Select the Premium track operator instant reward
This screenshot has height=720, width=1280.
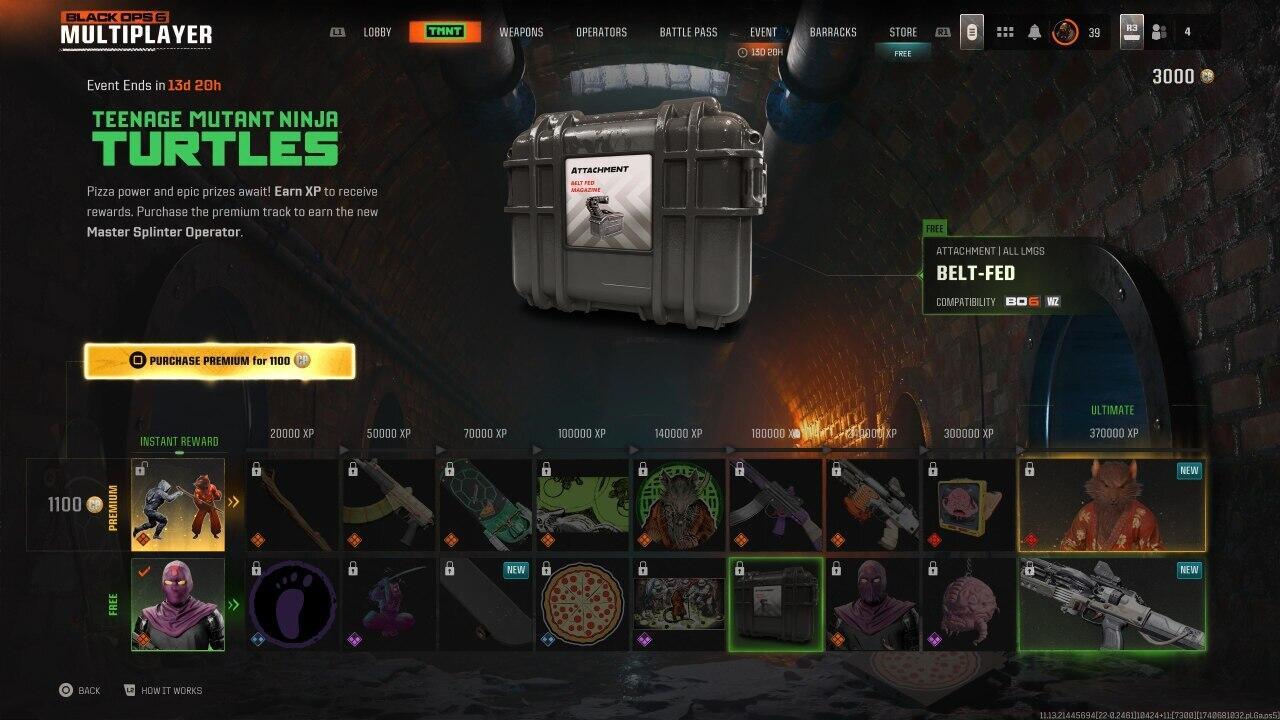pos(178,505)
